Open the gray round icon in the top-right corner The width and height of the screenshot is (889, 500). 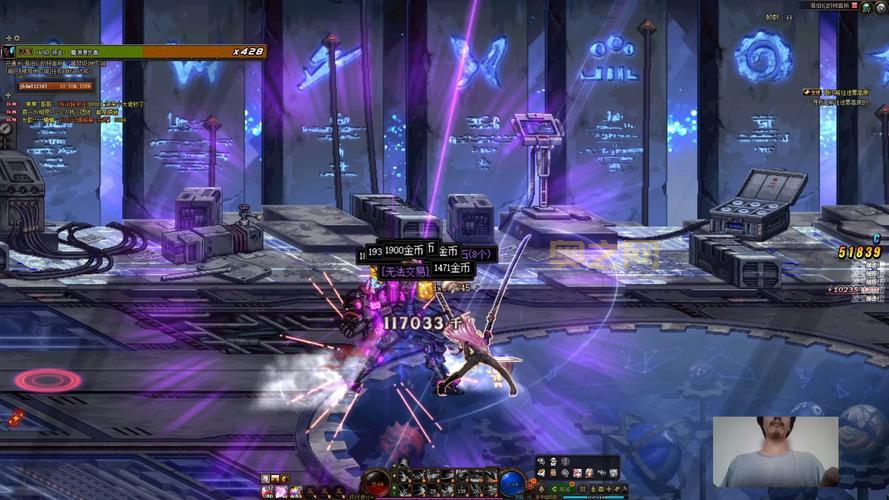(x=880, y=7)
